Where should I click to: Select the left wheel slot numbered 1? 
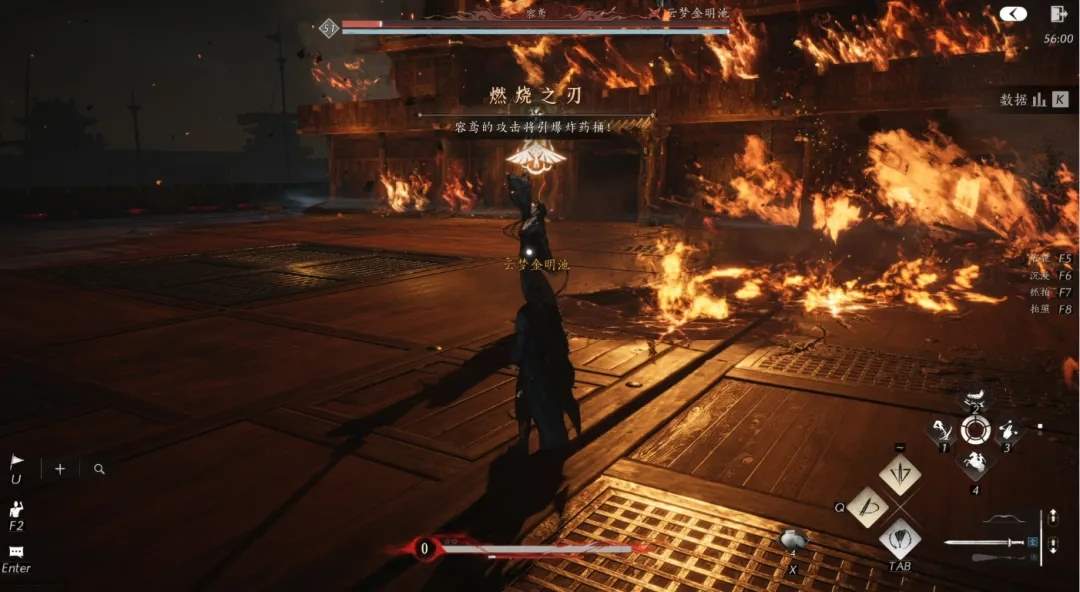943,431
